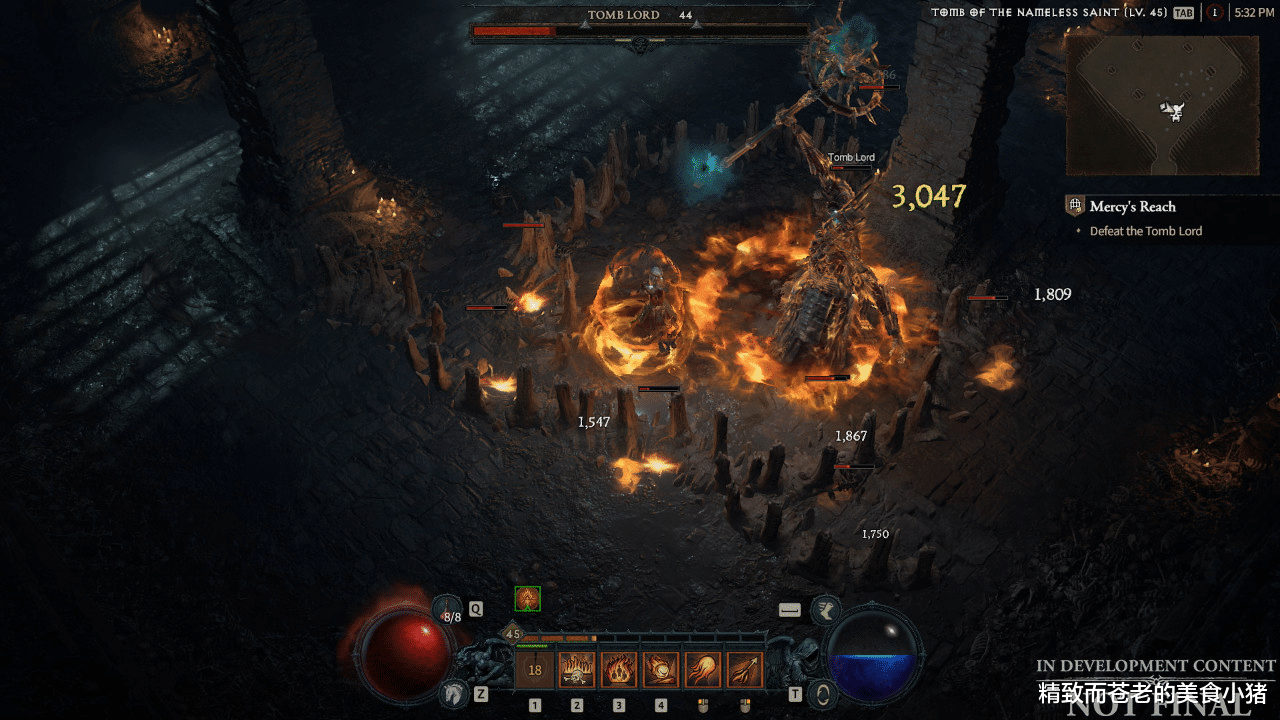Image resolution: width=1280 pixels, height=720 pixels.
Task: Click the Mercy's Reach dungeon gate icon
Action: pos(1075,207)
